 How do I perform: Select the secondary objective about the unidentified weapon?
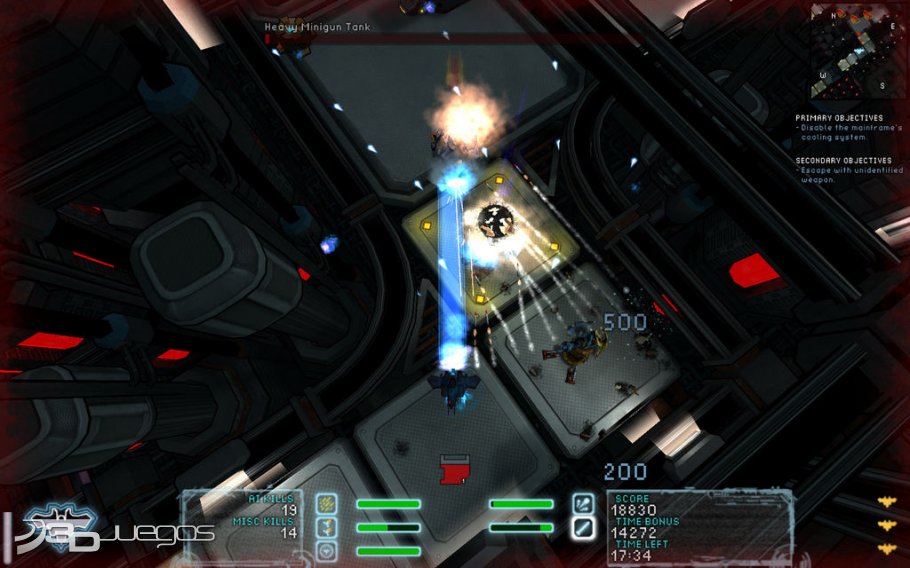[846, 175]
